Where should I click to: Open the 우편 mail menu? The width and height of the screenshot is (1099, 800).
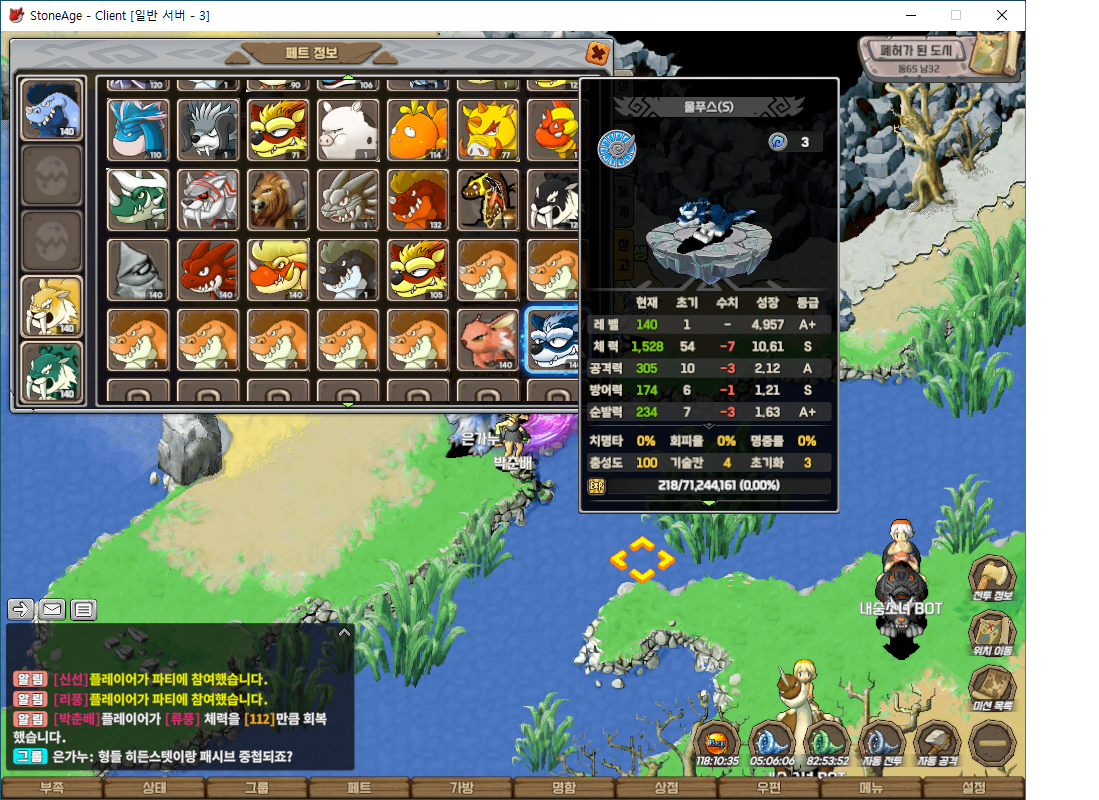click(x=768, y=788)
